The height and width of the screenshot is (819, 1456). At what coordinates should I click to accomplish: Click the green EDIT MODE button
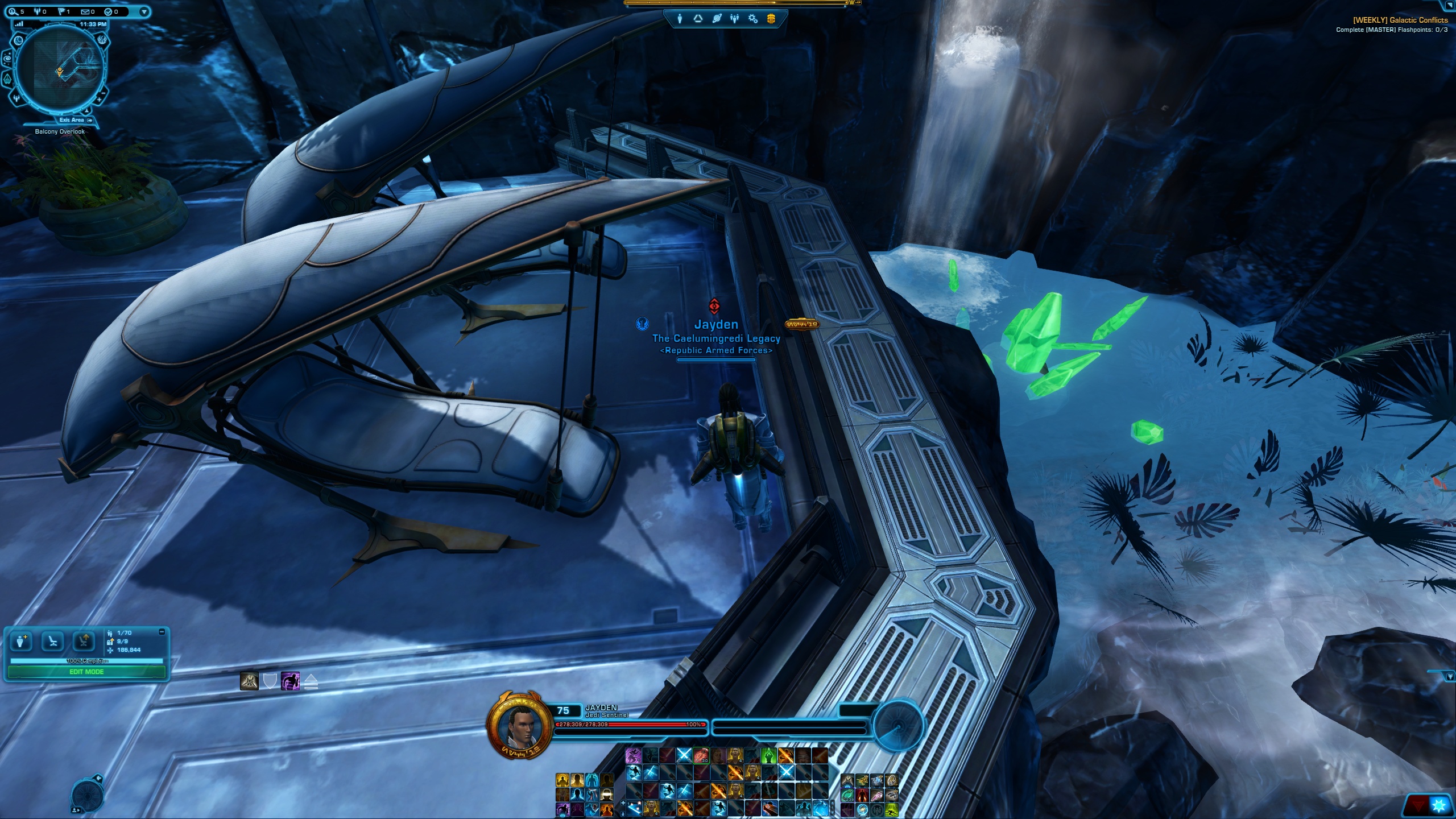(x=86, y=672)
